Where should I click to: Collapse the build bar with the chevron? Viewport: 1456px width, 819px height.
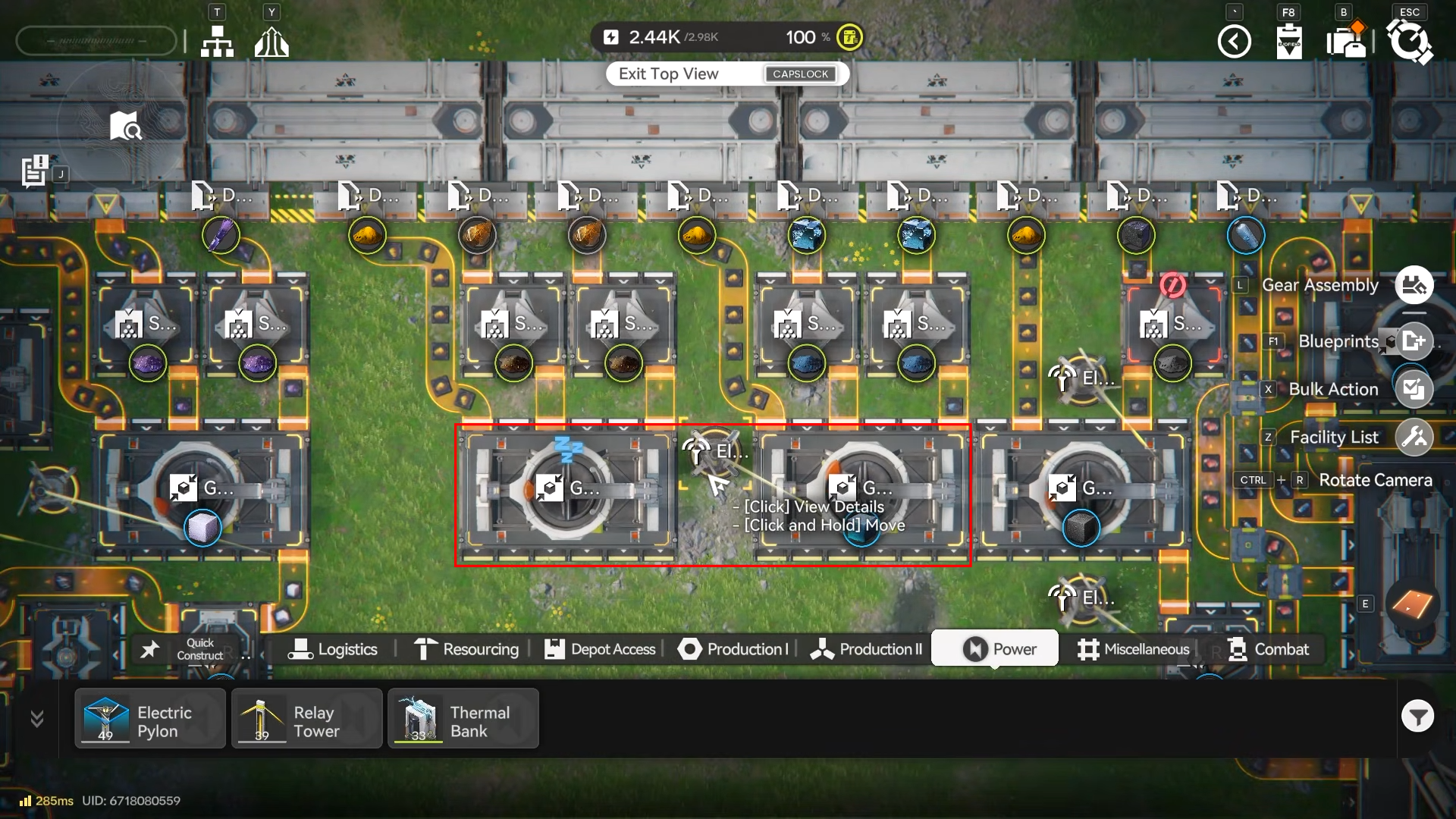36,718
